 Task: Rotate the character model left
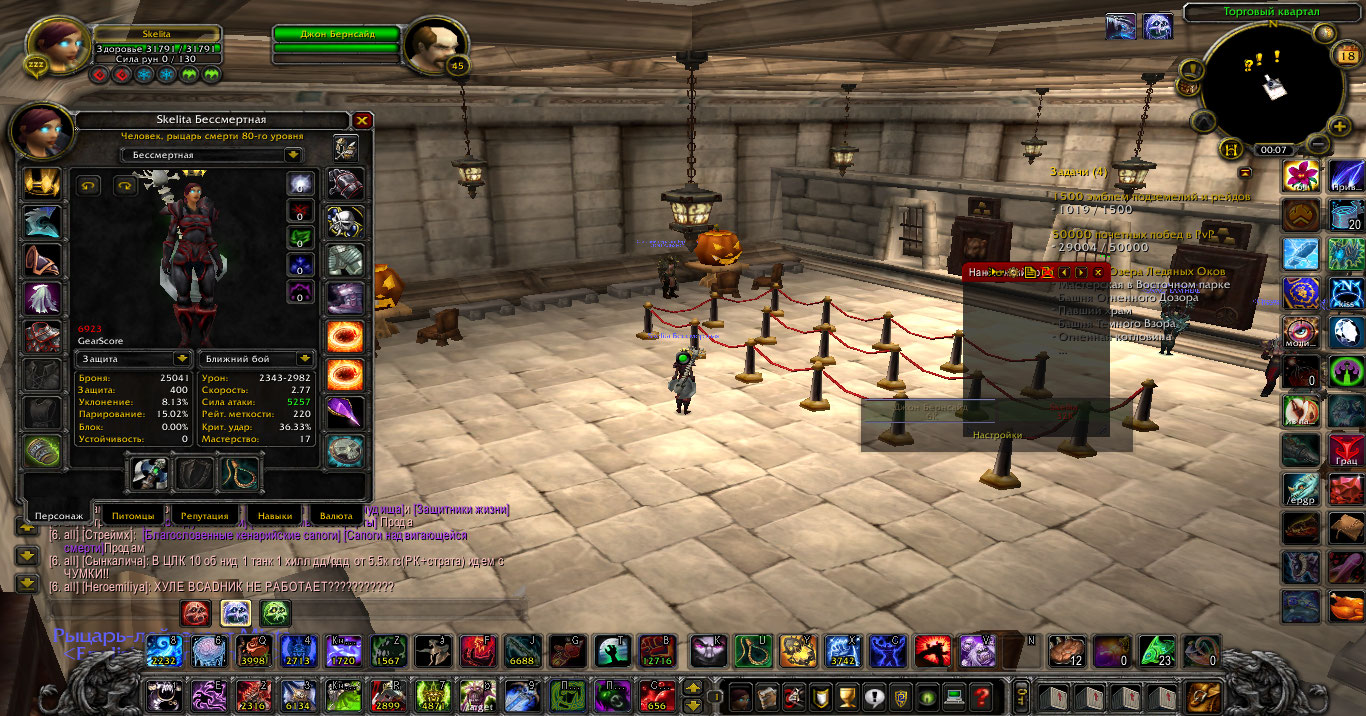coord(89,185)
